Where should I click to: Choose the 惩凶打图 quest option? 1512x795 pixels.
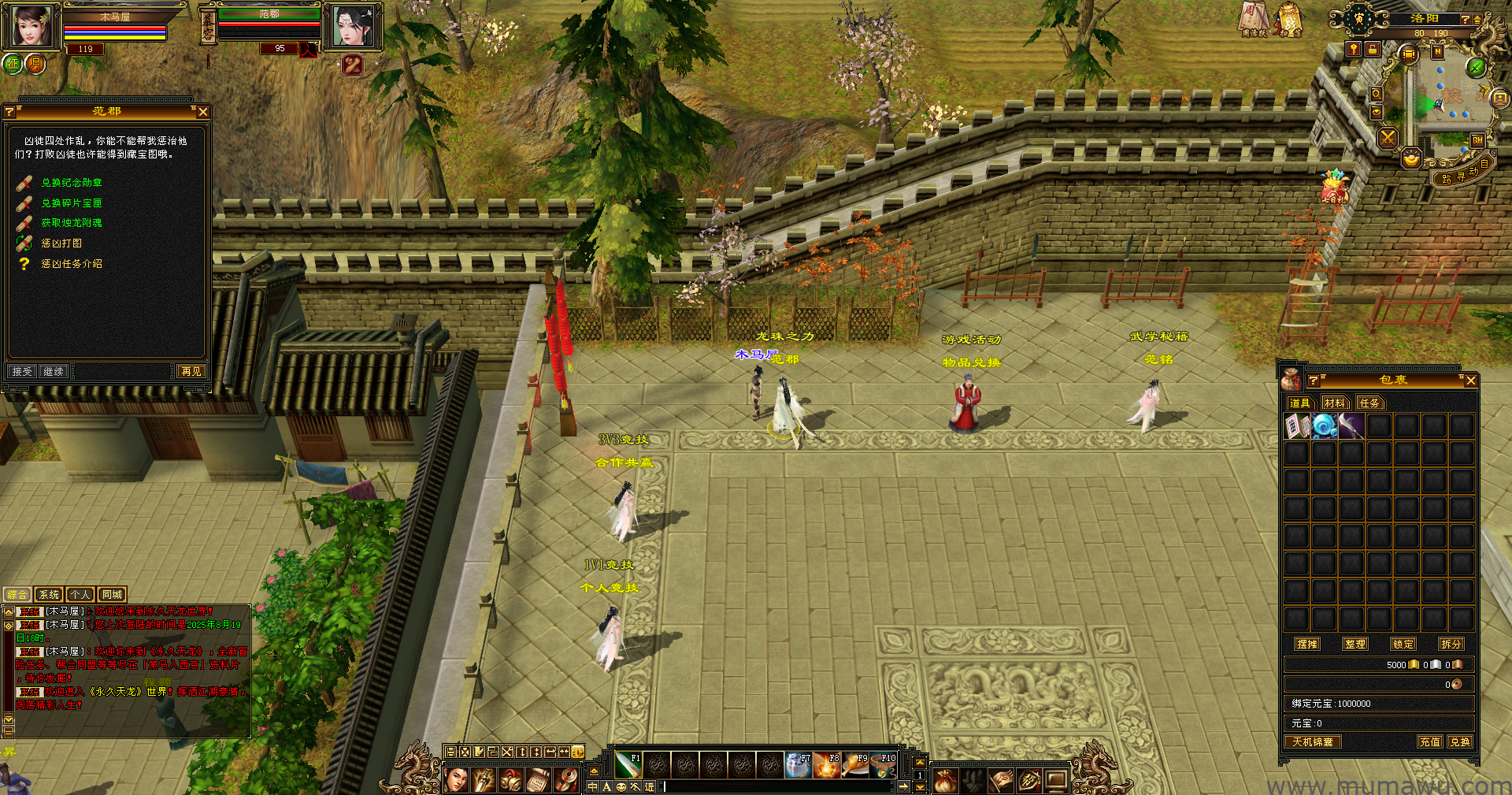click(61, 243)
